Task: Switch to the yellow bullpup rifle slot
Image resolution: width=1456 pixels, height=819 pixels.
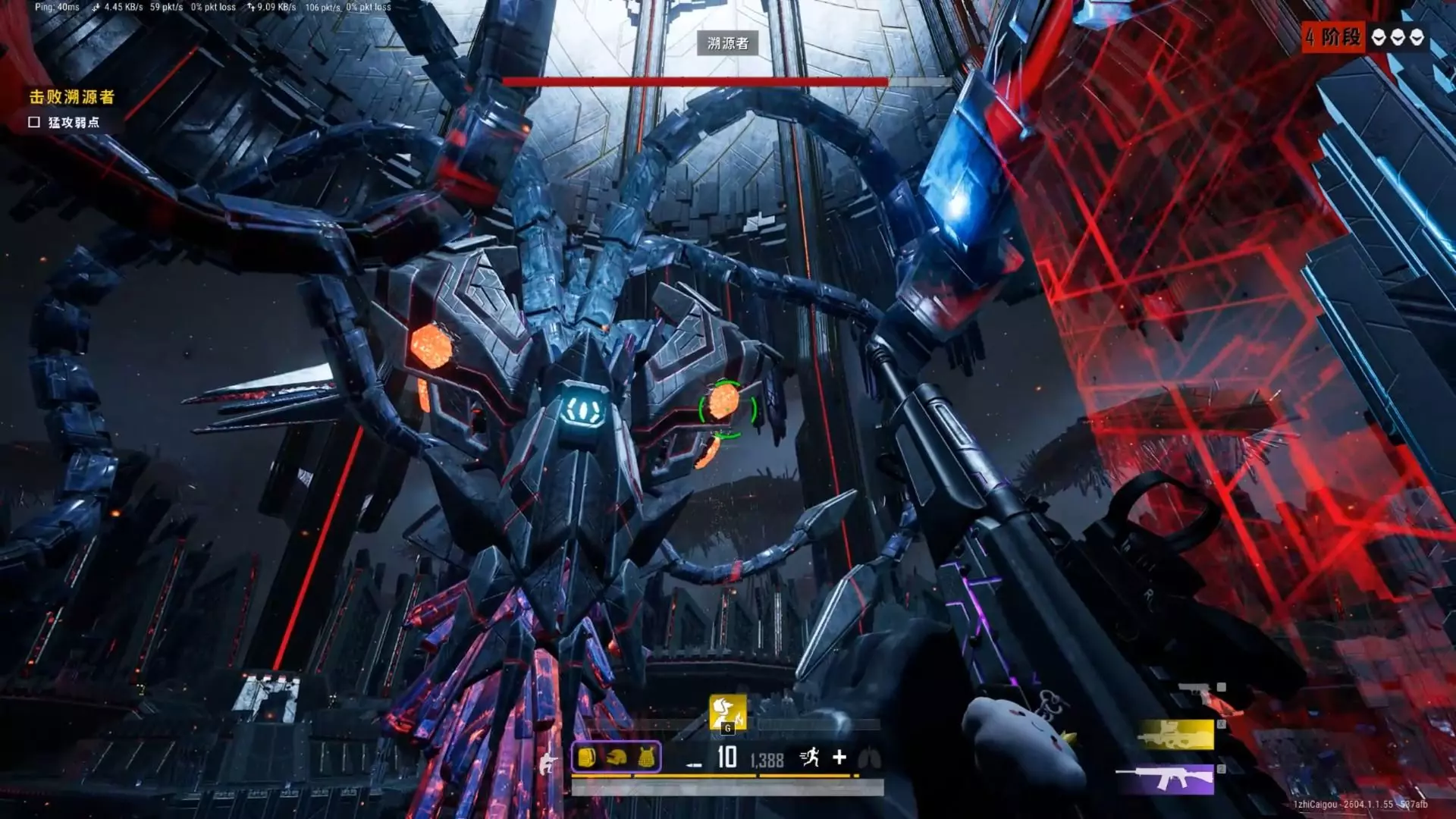Action: tap(1176, 735)
